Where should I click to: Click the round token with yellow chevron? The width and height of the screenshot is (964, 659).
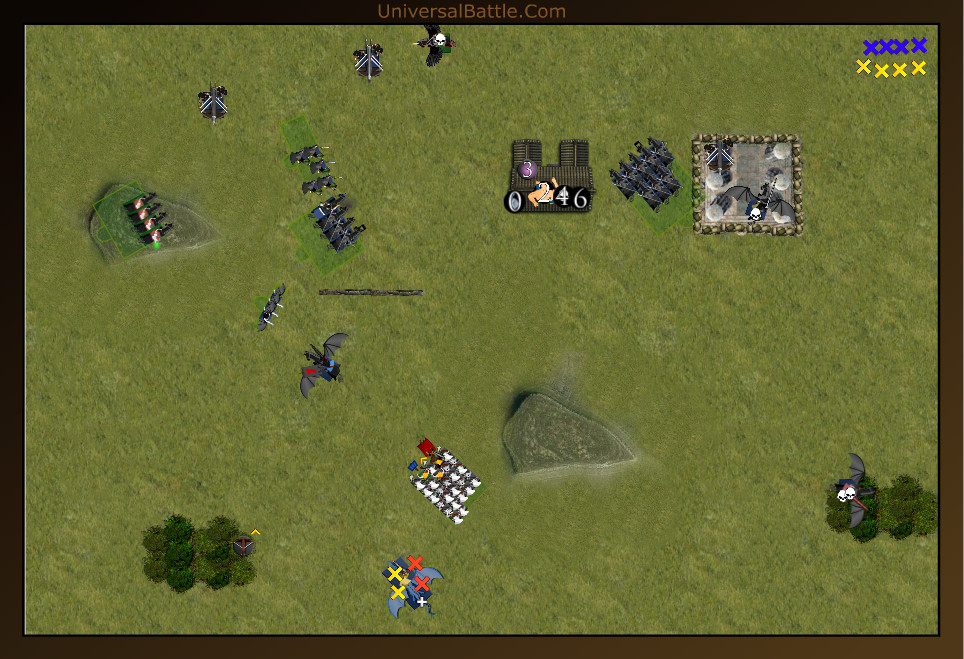(243, 545)
